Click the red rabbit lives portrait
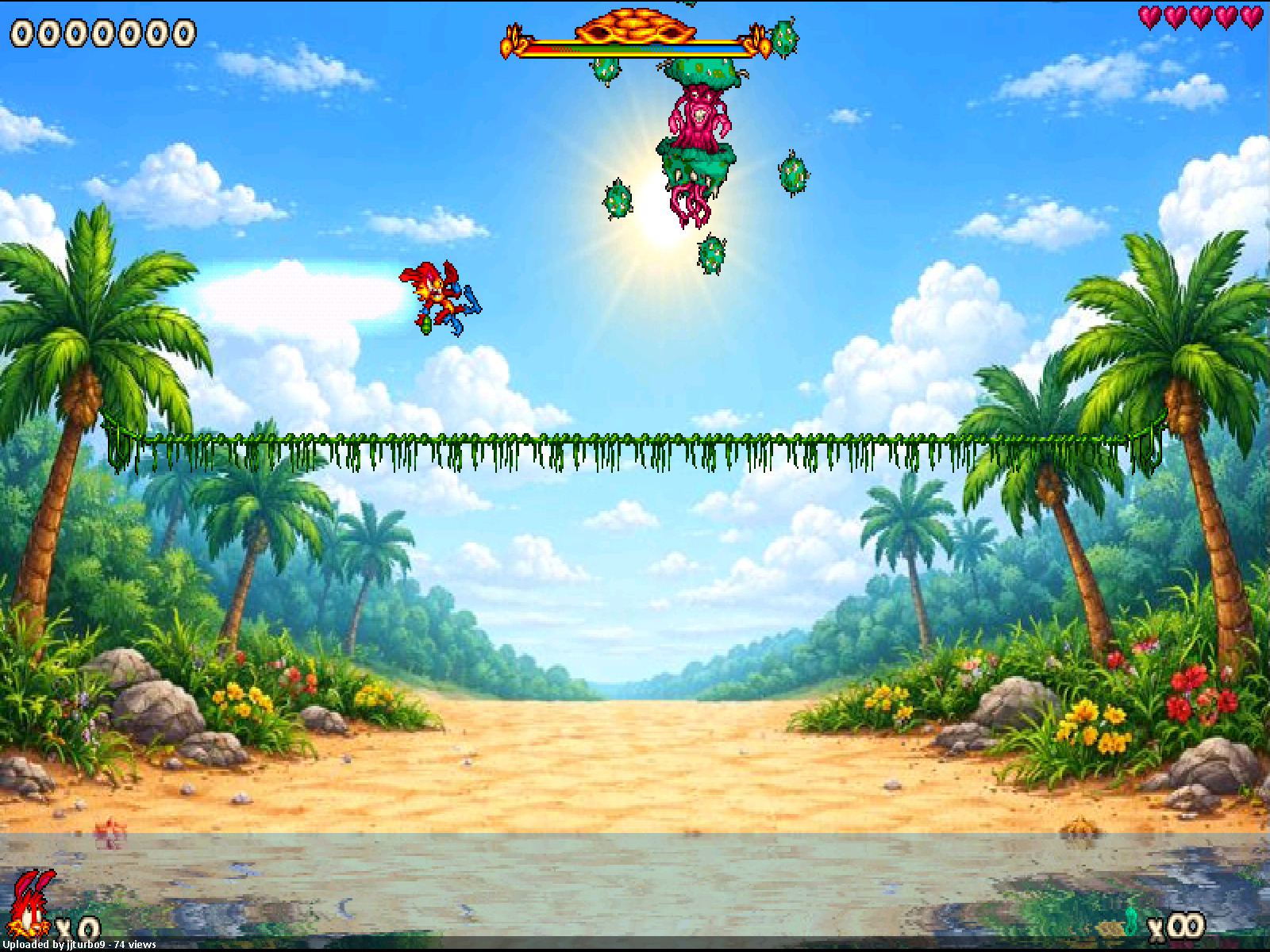Screen dimensions: 1270x952 pyautogui.click(x=32, y=904)
